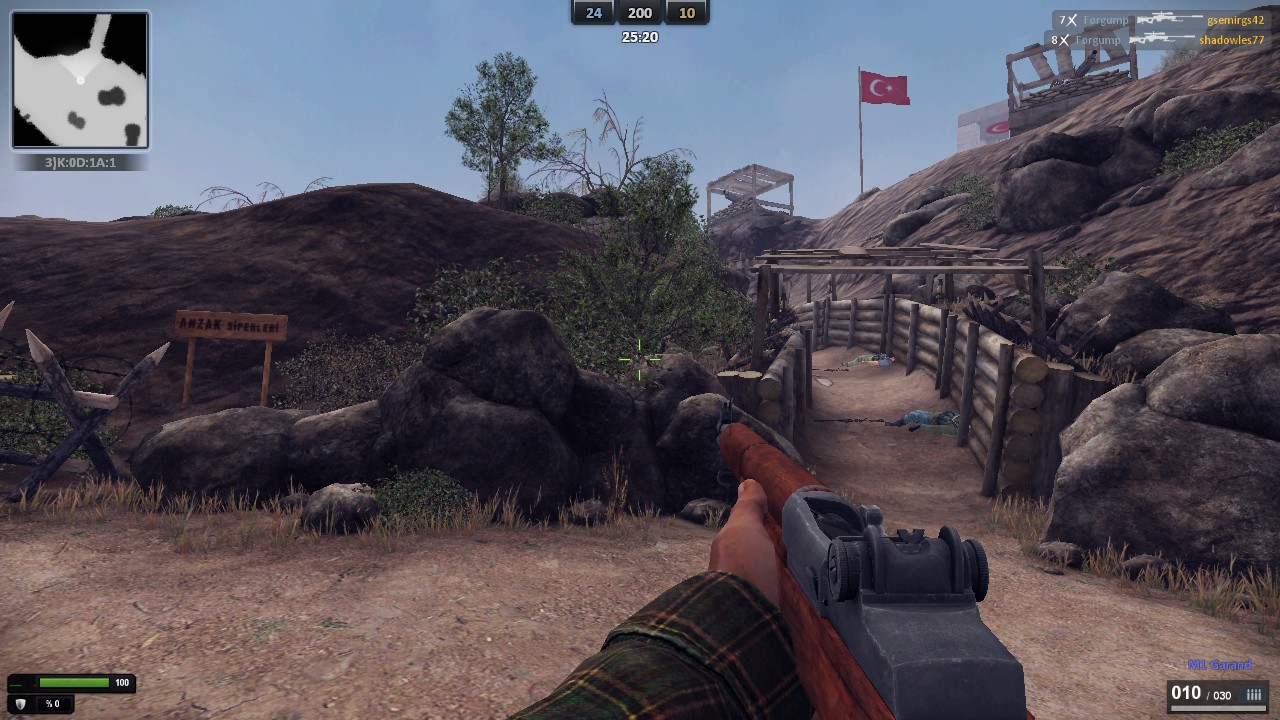
Task: Click the armor percentage reading %0
Action: [54, 703]
